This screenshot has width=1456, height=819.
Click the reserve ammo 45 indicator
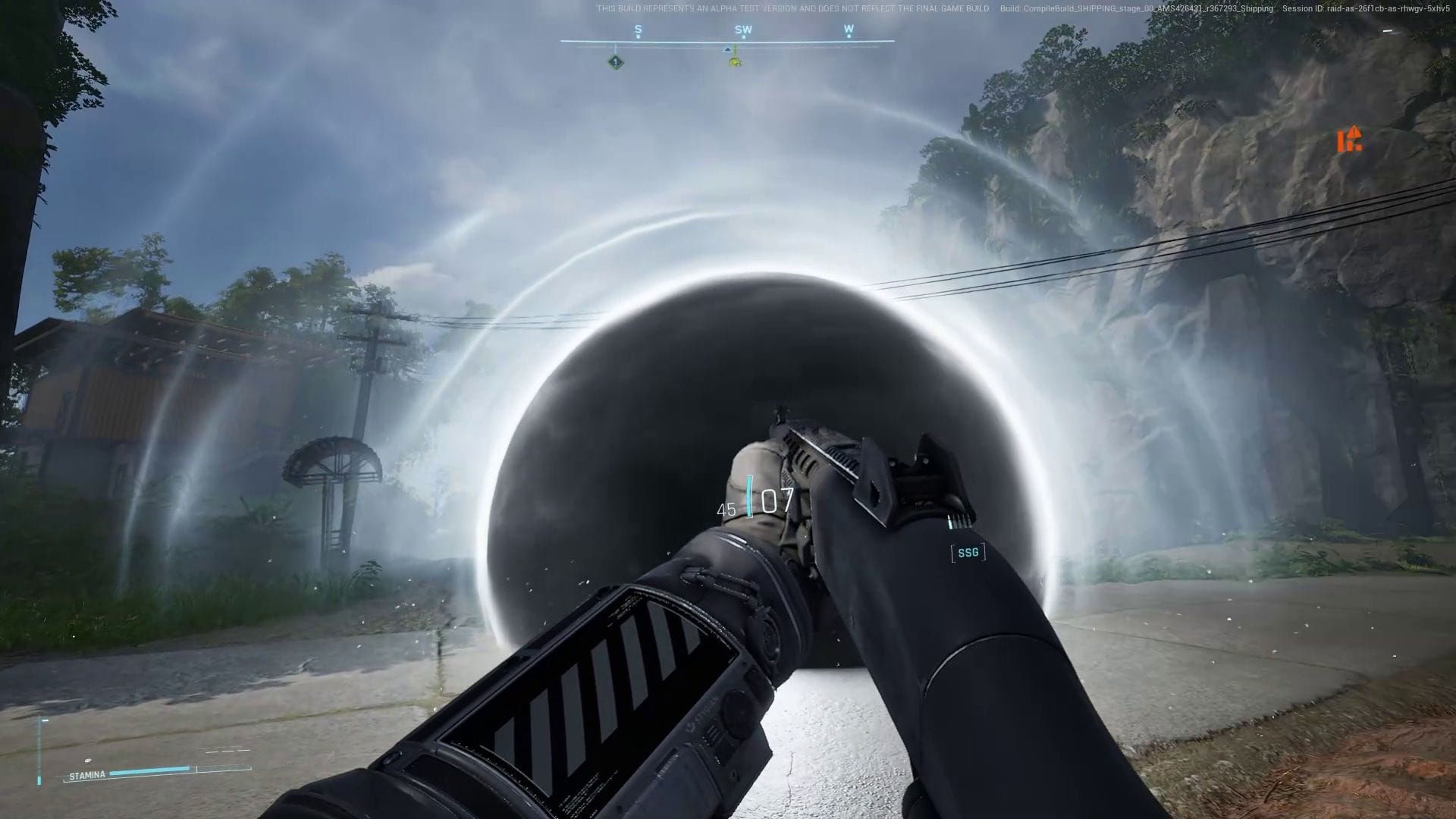(725, 508)
